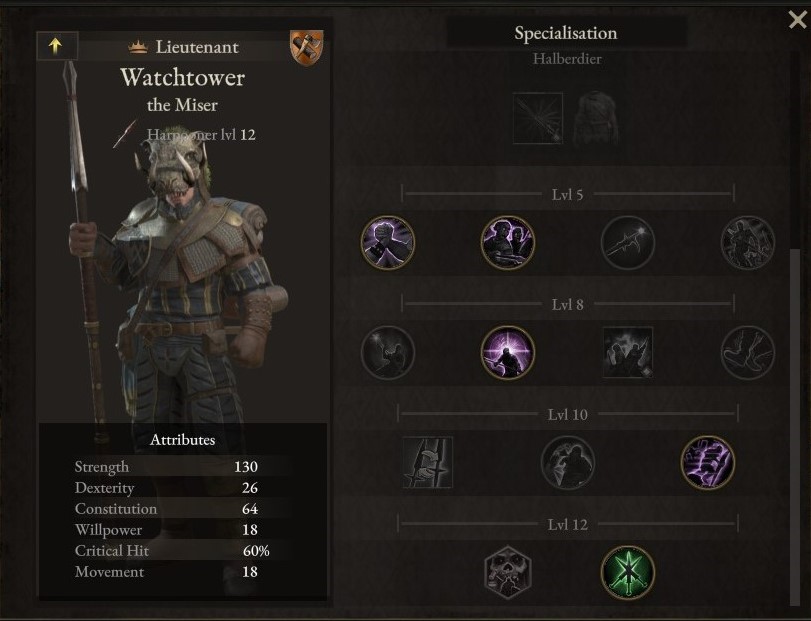Choose the square hand-gripping-spear skill at Lvl 10

point(428,462)
